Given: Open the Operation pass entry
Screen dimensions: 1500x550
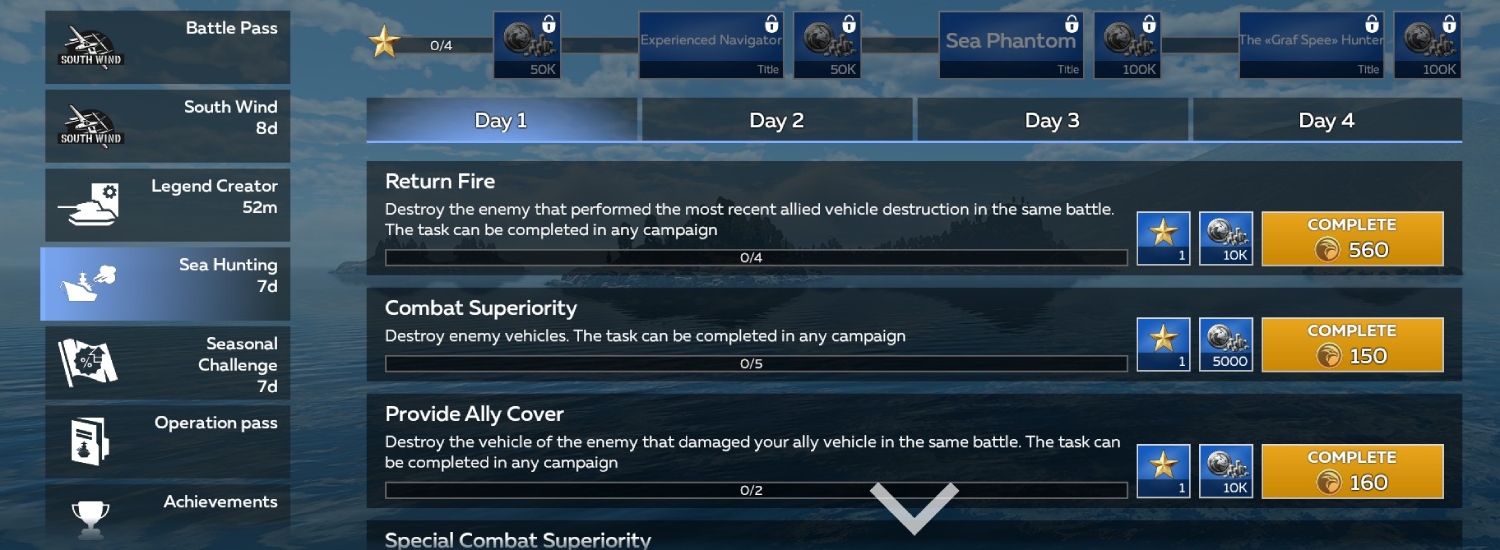Looking at the screenshot, I should [x=167, y=441].
